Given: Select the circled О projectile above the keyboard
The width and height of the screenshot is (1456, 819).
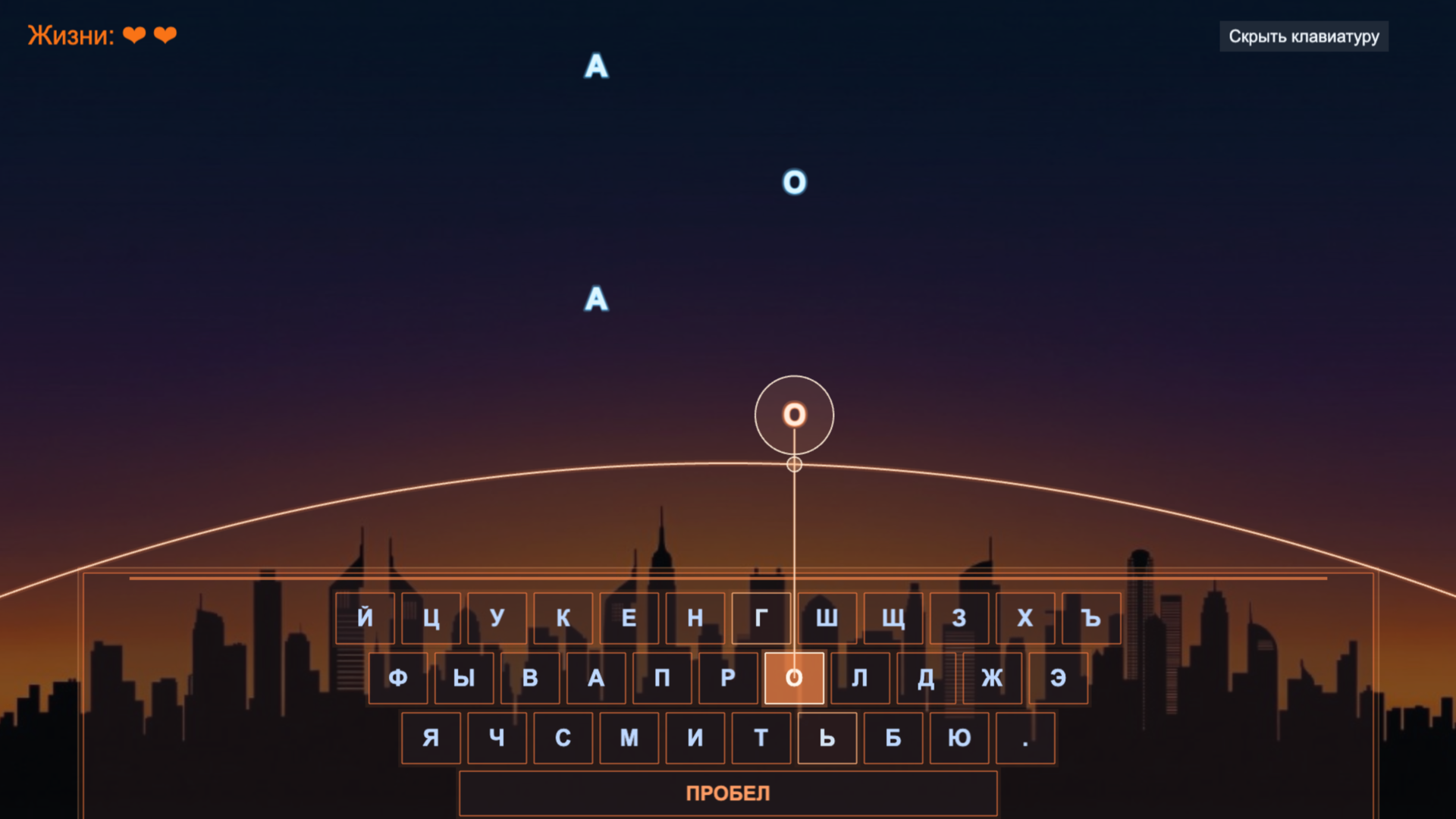Looking at the screenshot, I should tap(793, 413).
